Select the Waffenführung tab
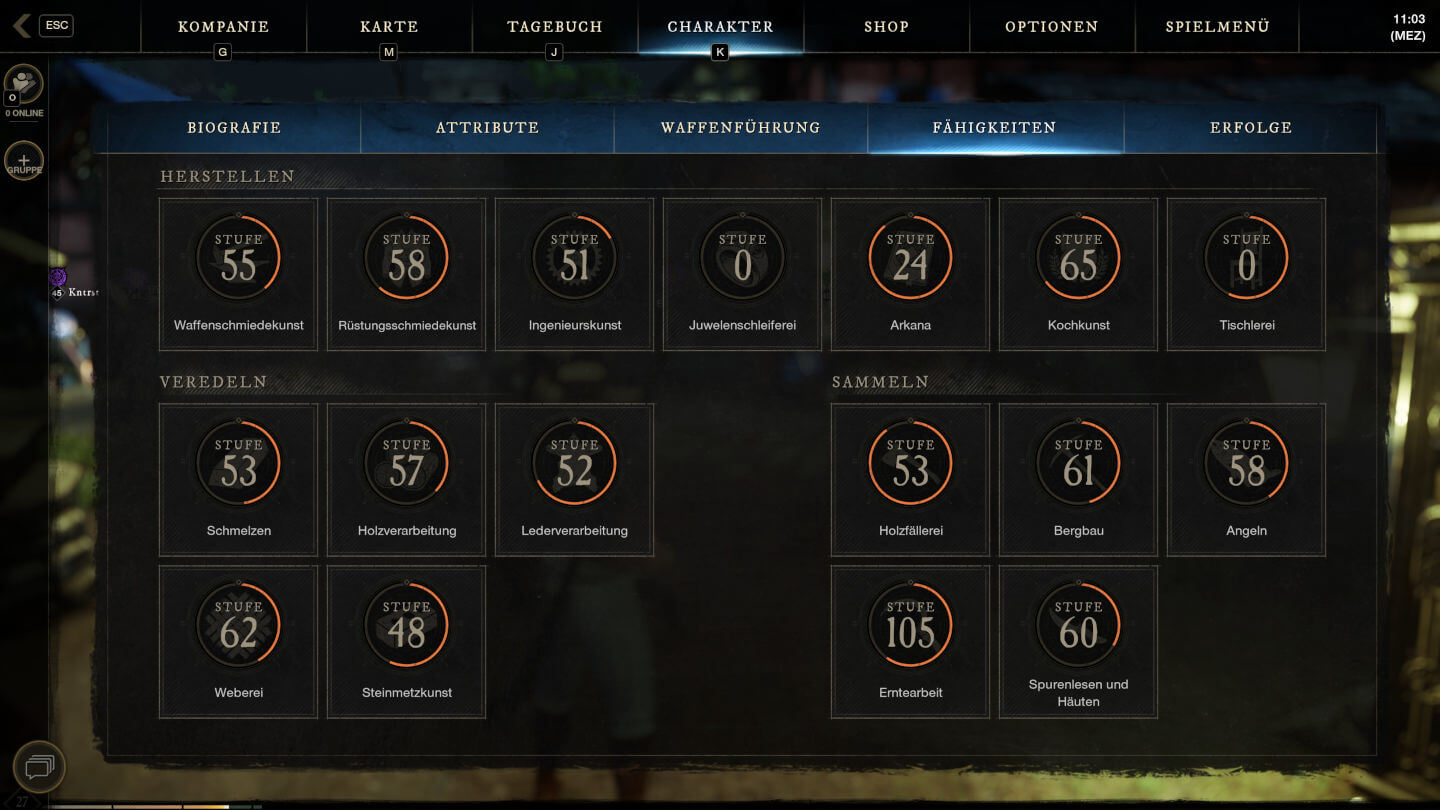 [x=741, y=128]
